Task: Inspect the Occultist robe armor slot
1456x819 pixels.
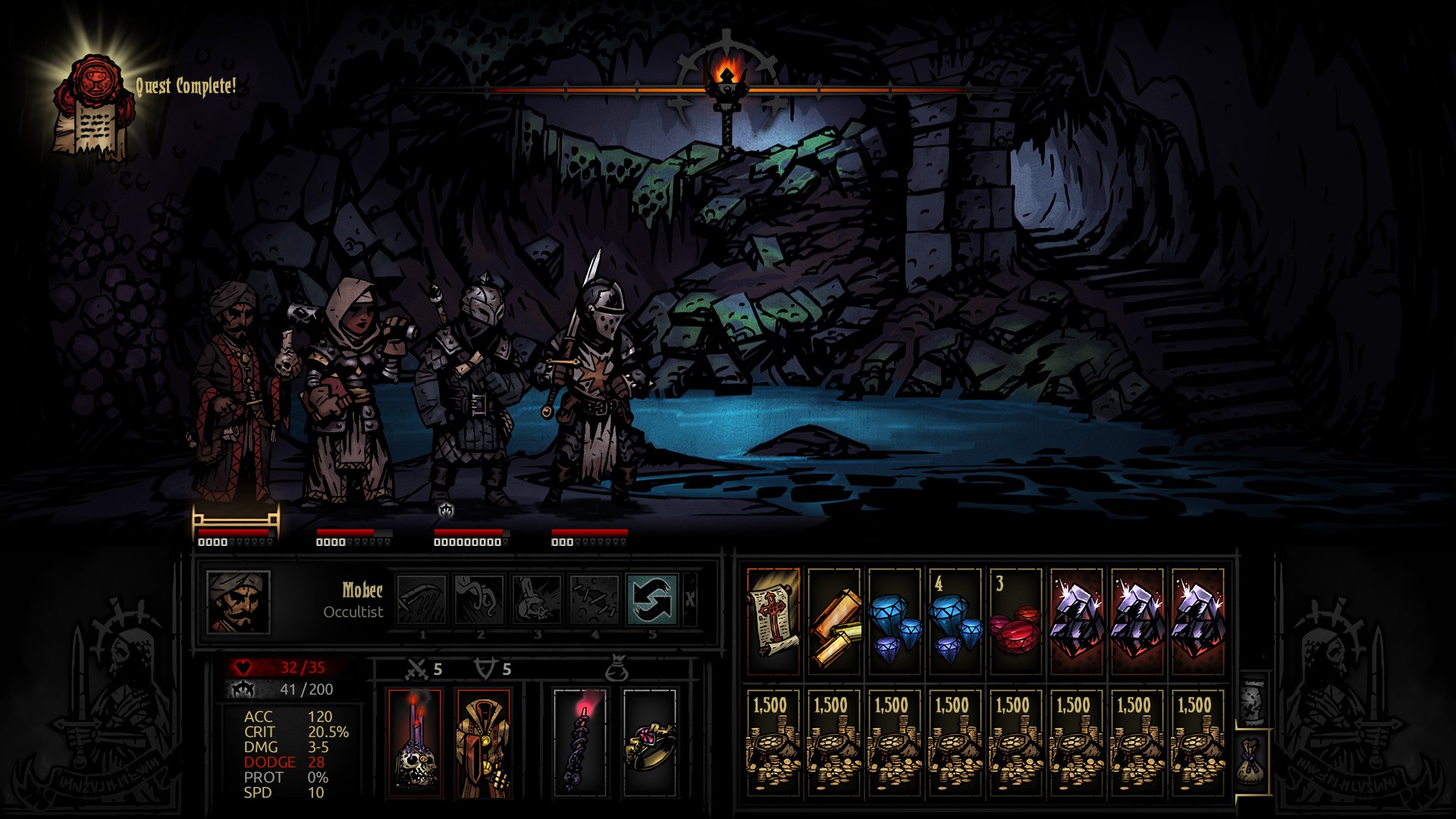Action: click(x=484, y=743)
